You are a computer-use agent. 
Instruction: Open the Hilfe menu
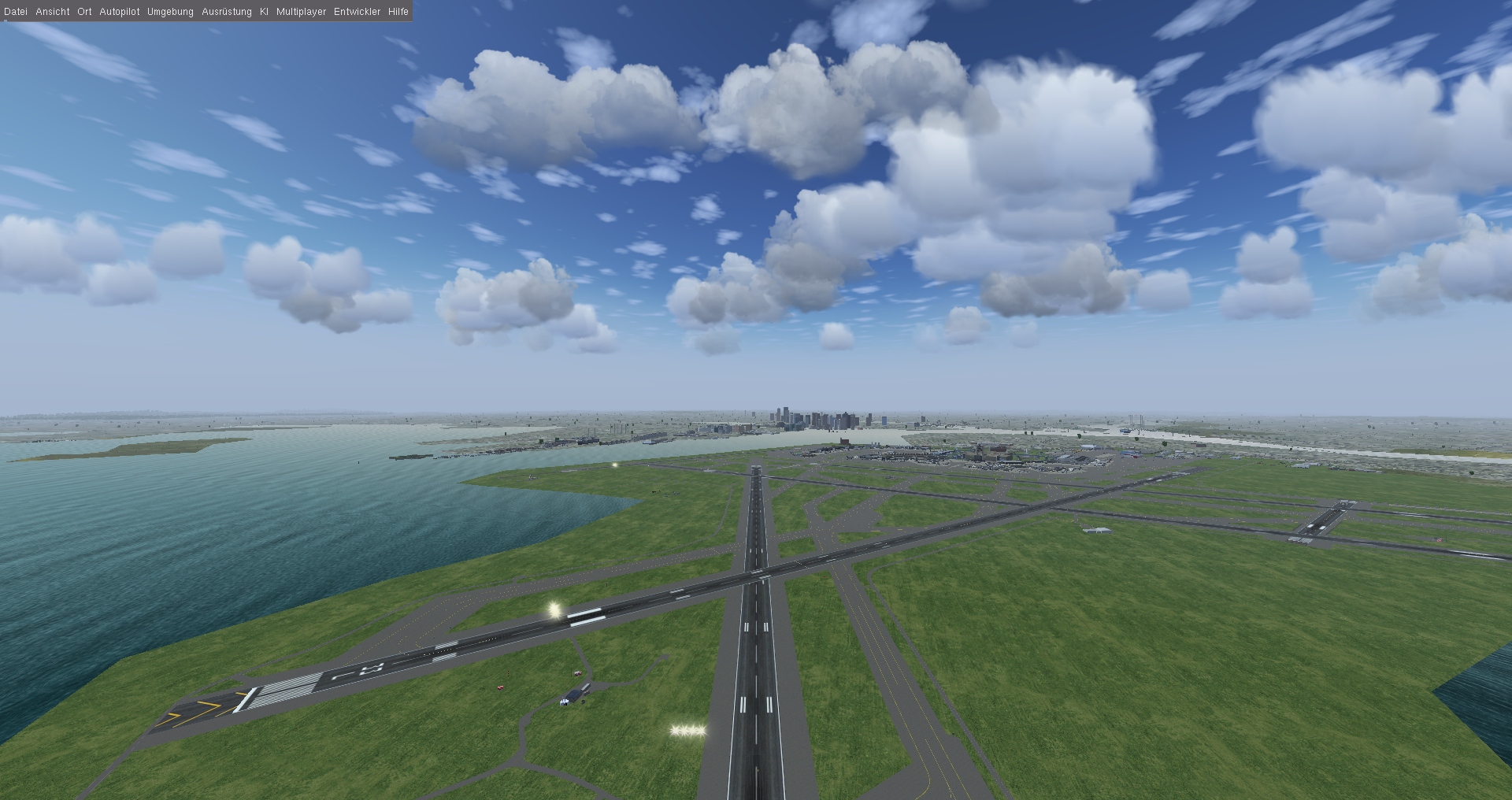point(397,12)
